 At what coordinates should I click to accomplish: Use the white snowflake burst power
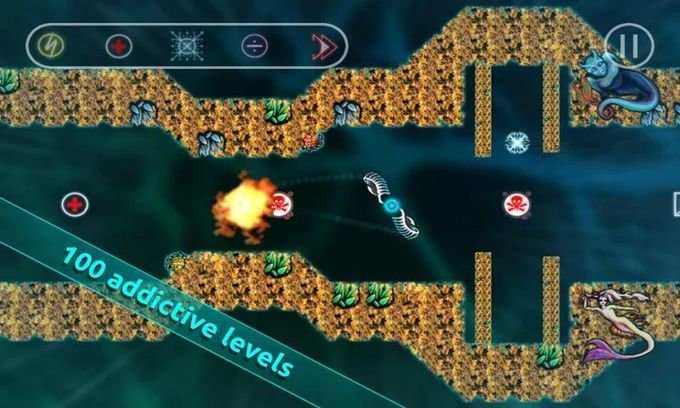click(x=186, y=46)
